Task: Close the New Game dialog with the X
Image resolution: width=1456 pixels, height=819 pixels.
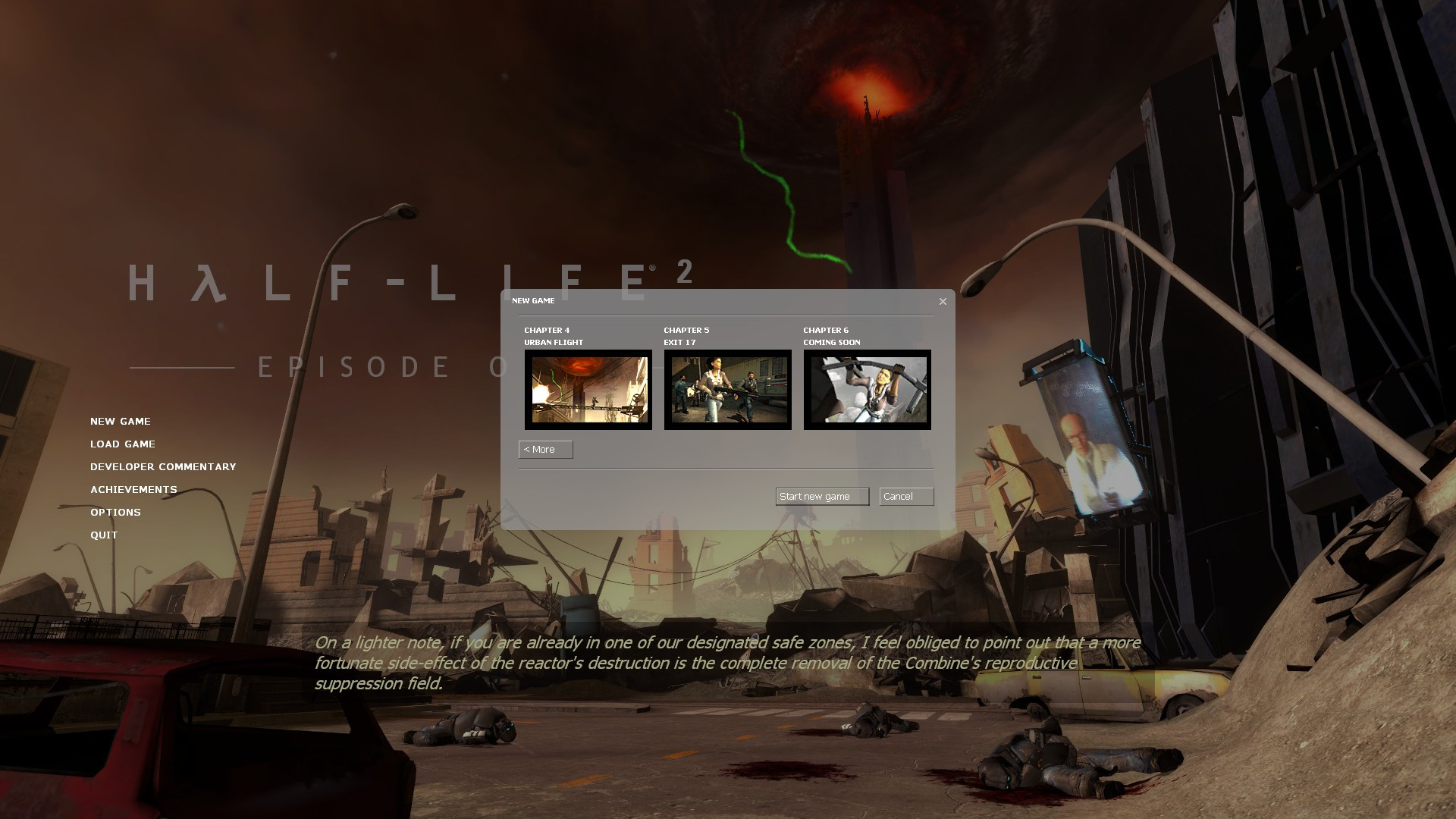Action: coord(943,301)
